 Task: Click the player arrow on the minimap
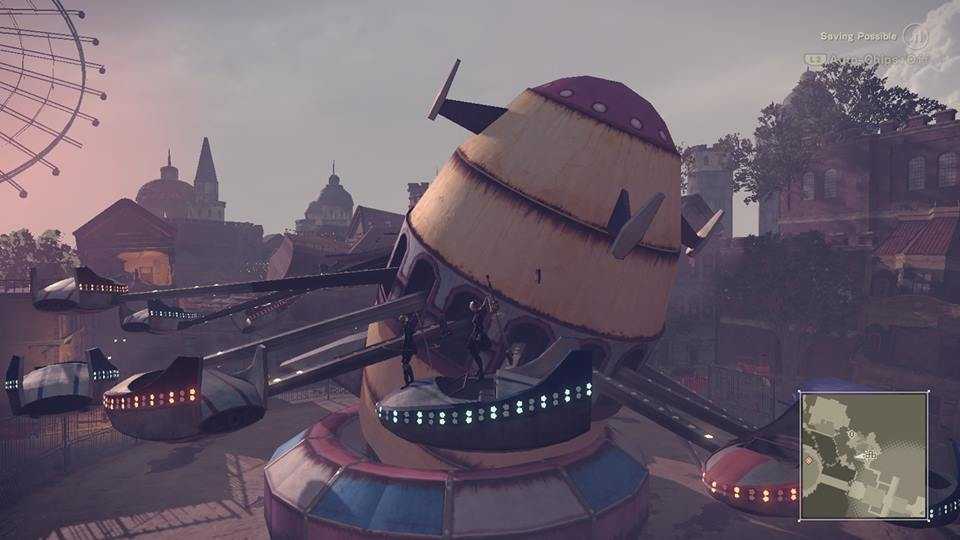click(860, 455)
